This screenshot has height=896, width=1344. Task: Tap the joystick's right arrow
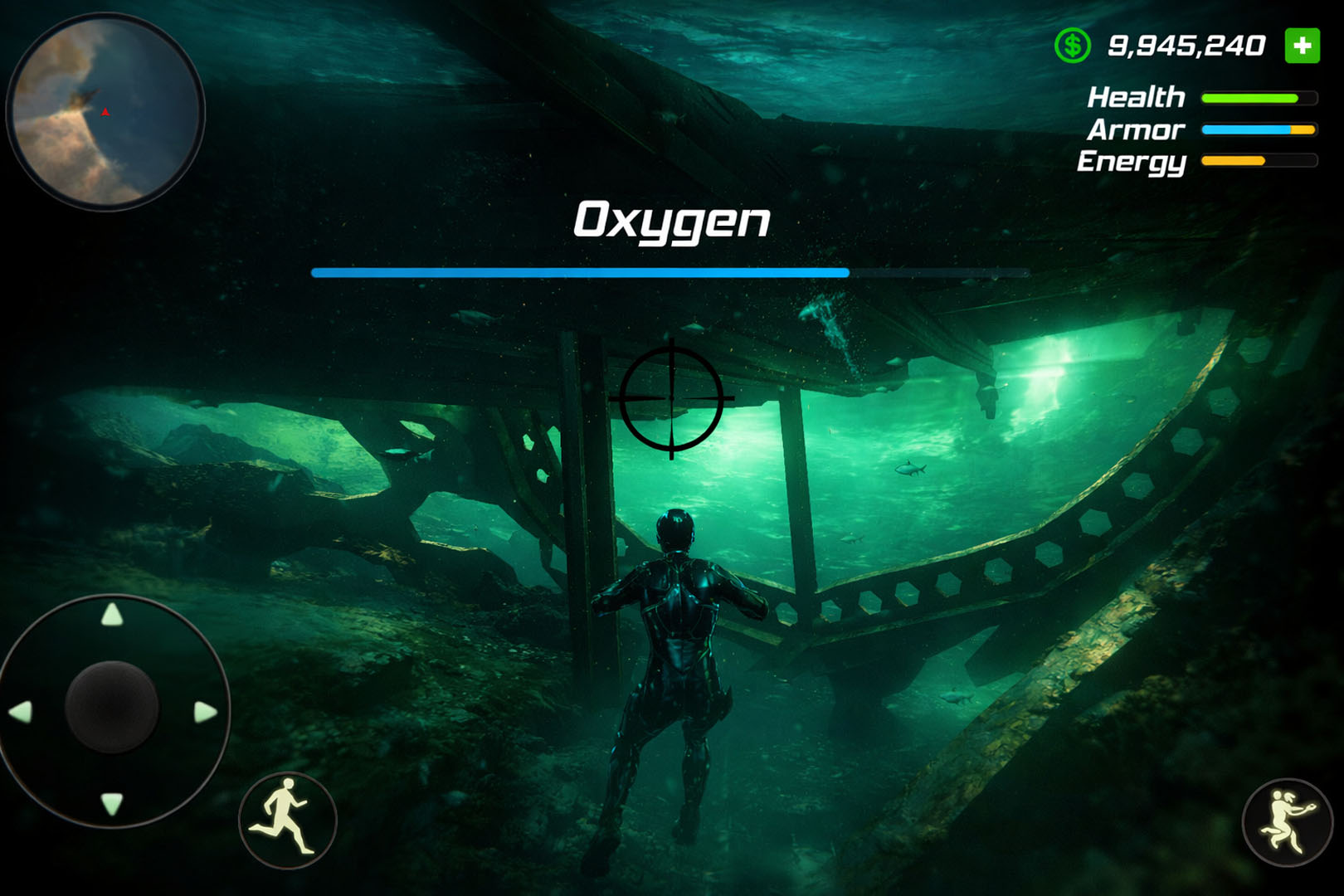tap(205, 712)
